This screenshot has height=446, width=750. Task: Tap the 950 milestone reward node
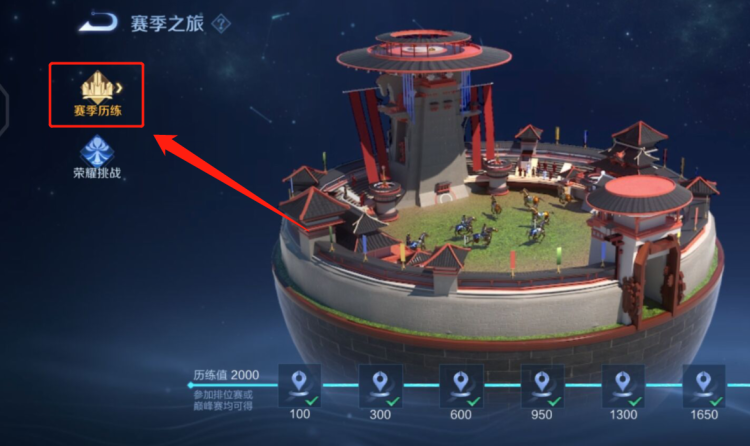(x=542, y=385)
